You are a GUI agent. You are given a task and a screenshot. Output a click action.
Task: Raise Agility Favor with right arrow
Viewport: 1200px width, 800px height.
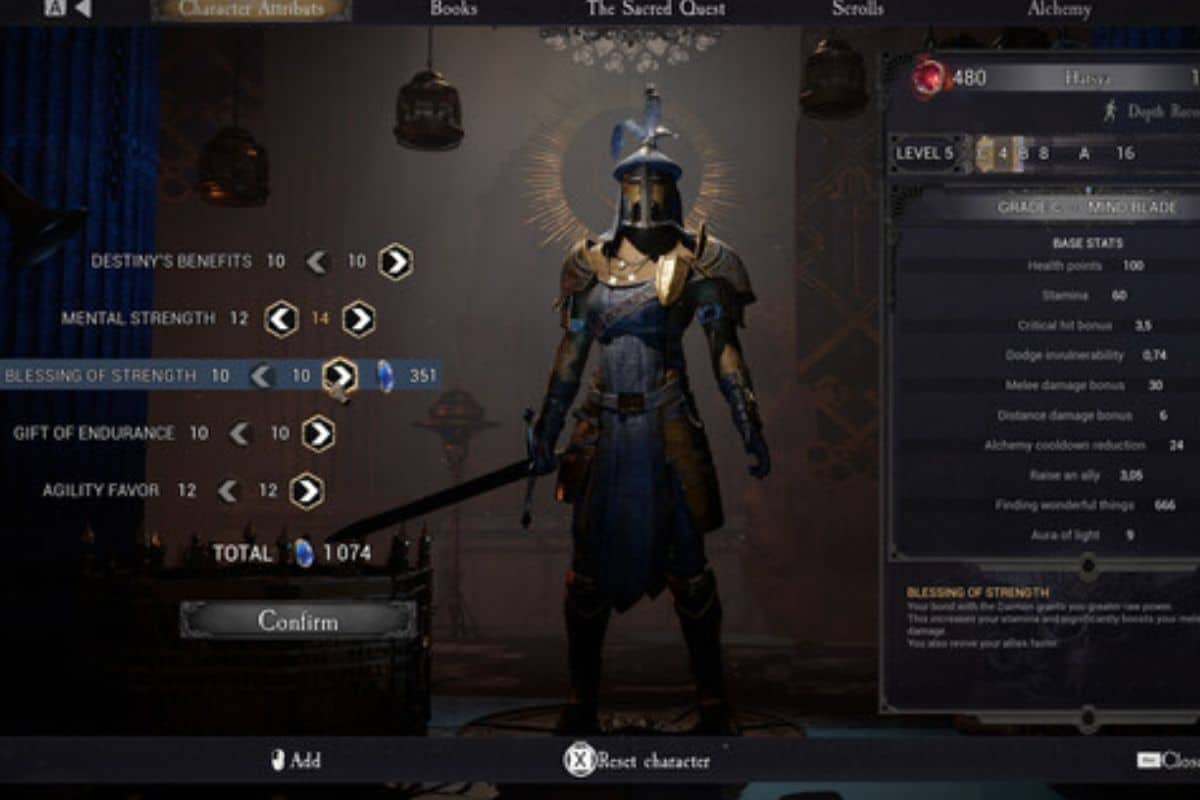pyautogui.click(x=307, y=491)
